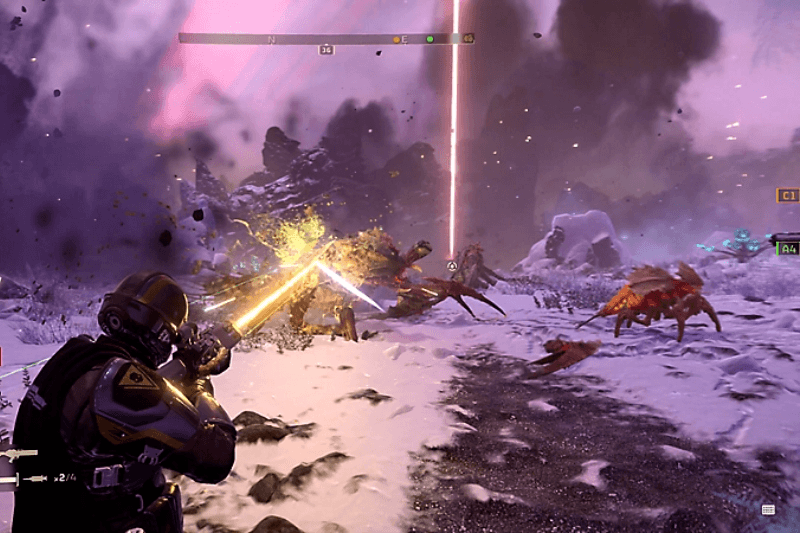
Task: Click the compass bar's N heading
Action: click(271, 39)
